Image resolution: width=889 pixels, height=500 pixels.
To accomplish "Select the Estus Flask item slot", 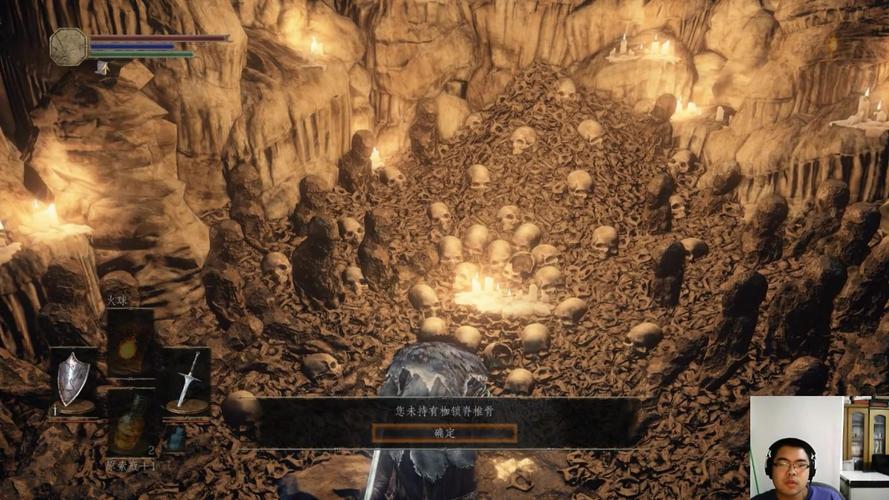I will (130, 423).
